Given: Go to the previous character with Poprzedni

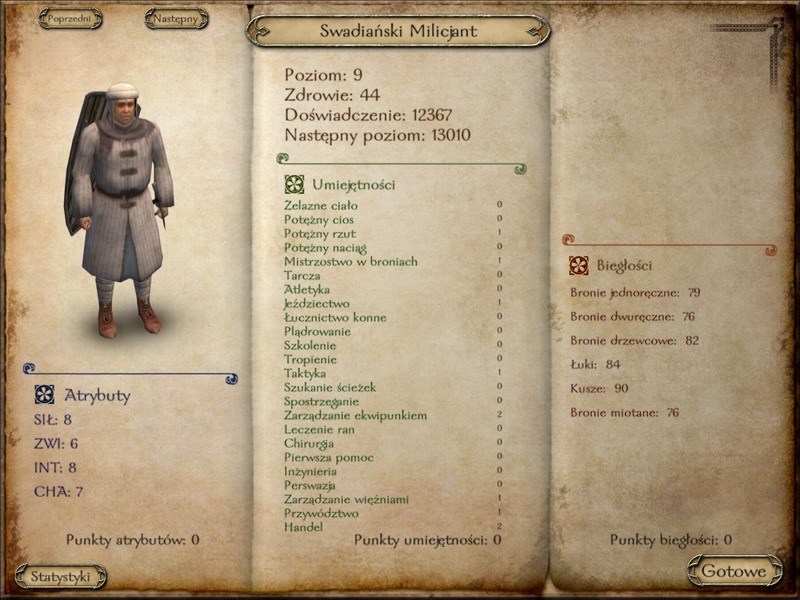Looking at the screenshot, I should 70,19.
